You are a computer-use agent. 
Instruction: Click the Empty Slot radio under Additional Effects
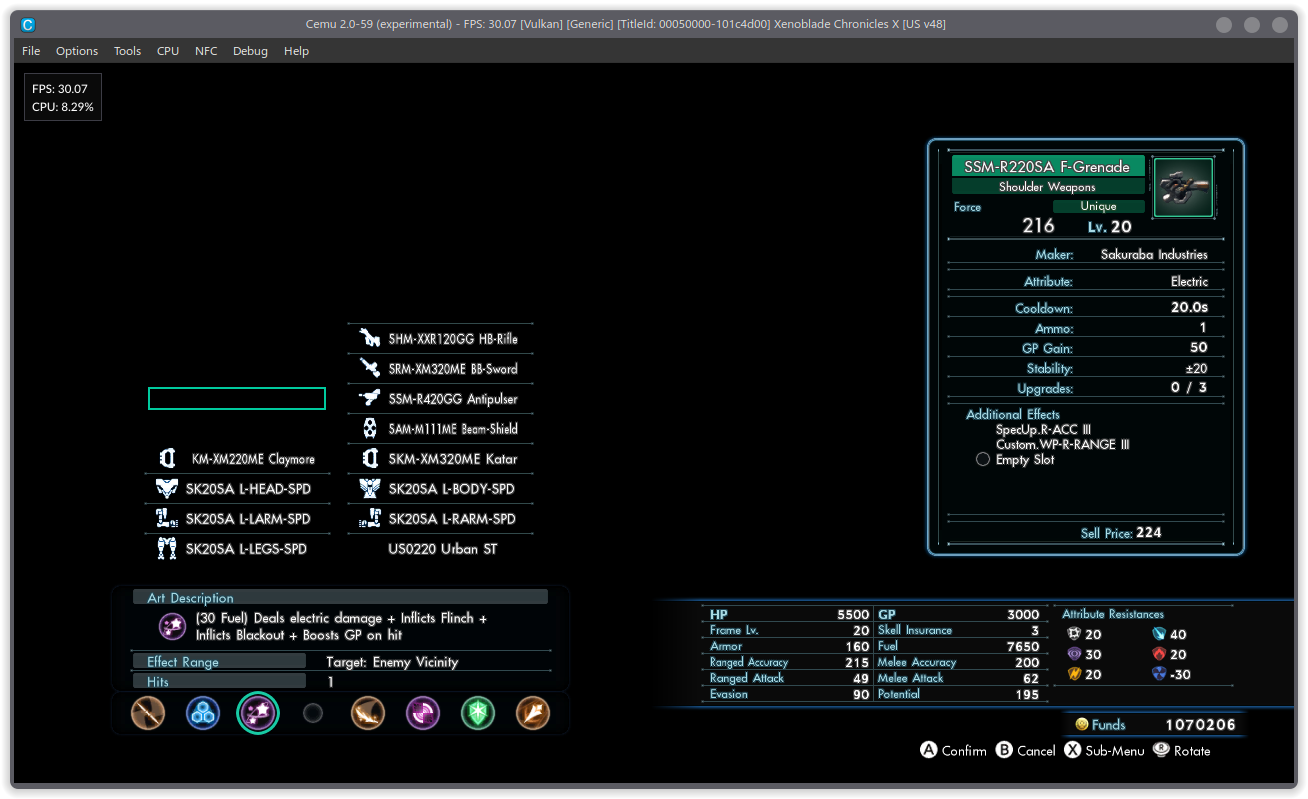[x=982, y=459]
